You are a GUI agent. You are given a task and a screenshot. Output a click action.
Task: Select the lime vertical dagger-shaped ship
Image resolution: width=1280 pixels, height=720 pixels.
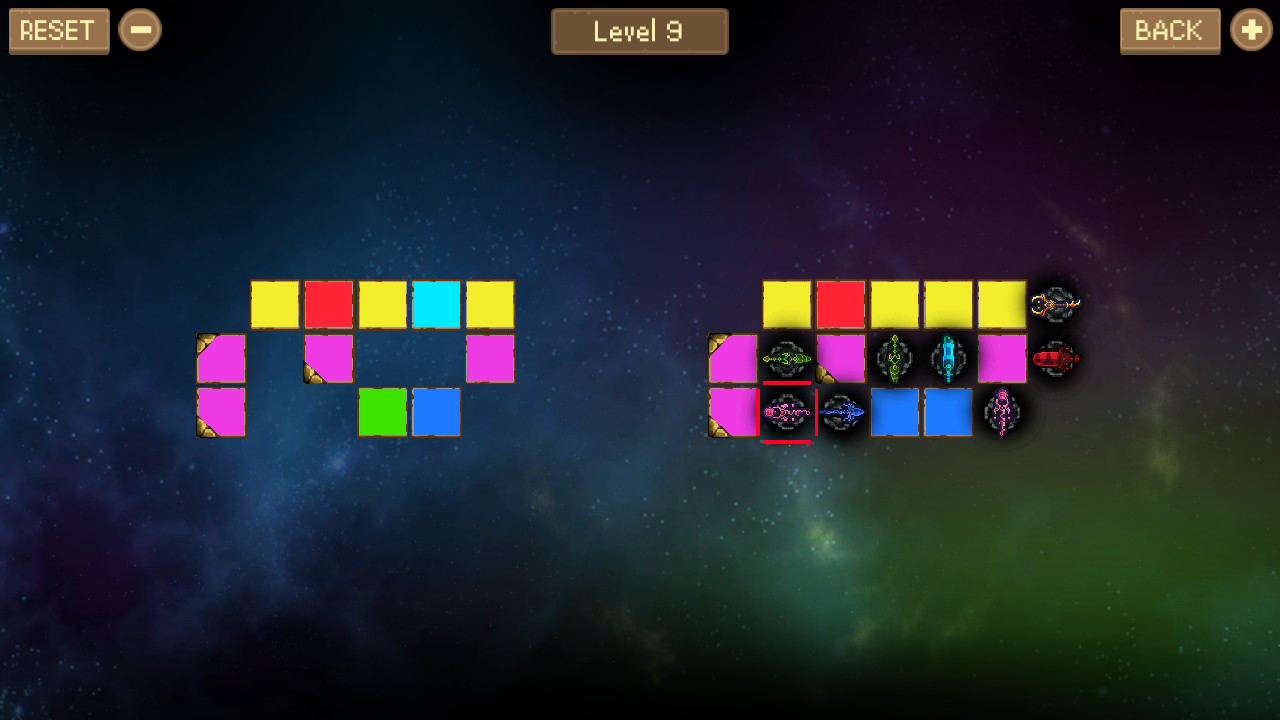tap(895, 358)
